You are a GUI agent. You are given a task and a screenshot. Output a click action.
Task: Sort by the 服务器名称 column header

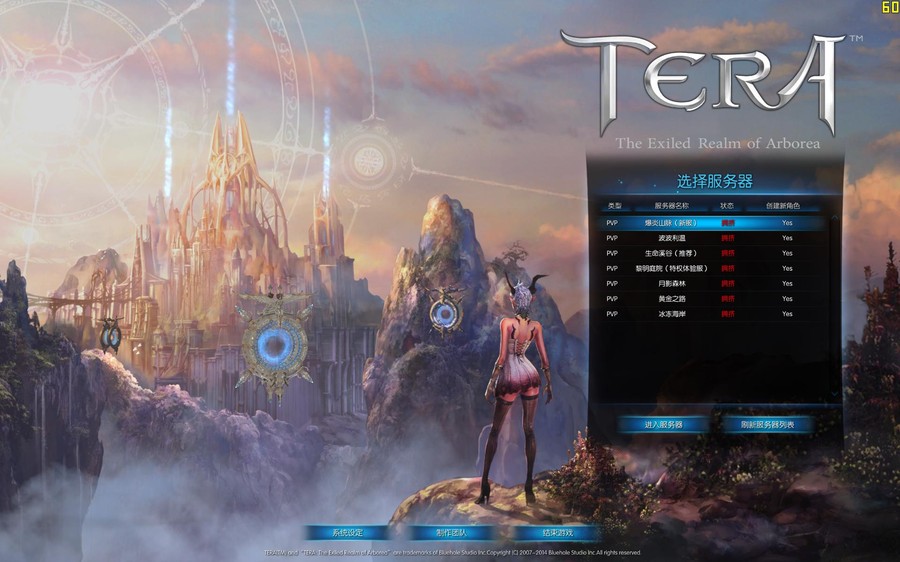coord(671,206)
